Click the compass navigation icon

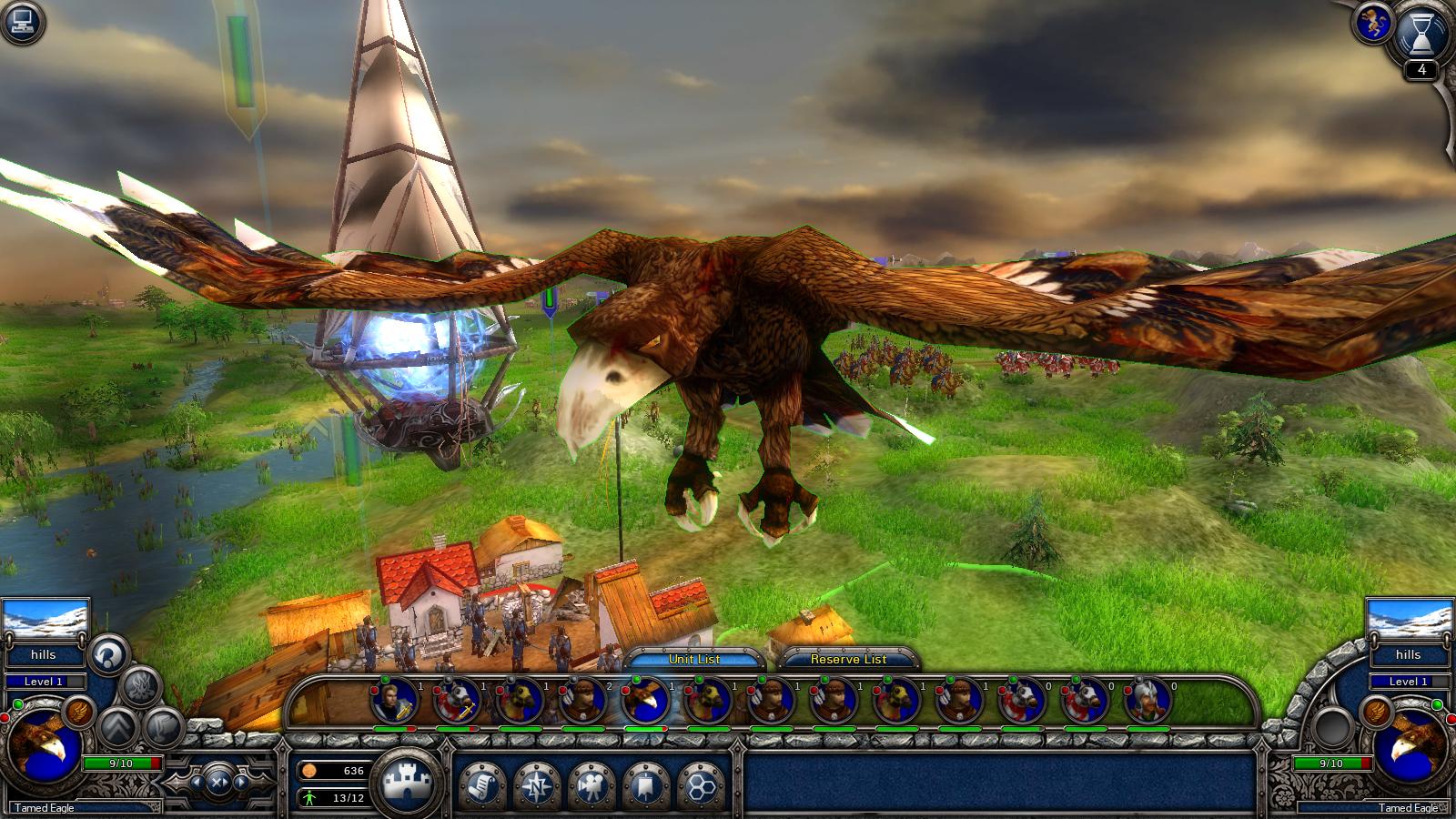coord(538,784)
